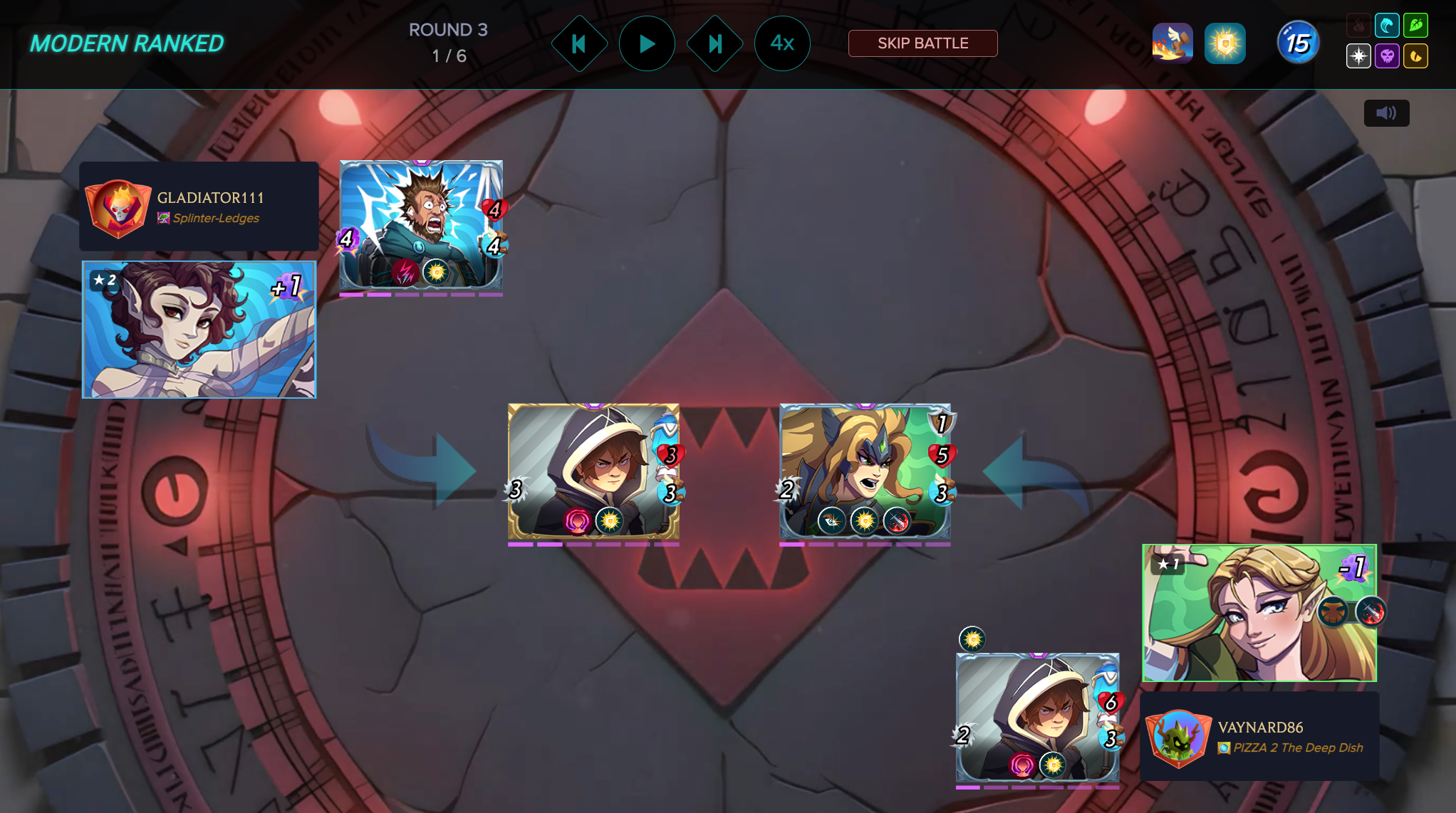Screen dimensions: 1456x813
Task: Select the blonde helmeted warrior monster card
Action: click(x=865, y=471)
